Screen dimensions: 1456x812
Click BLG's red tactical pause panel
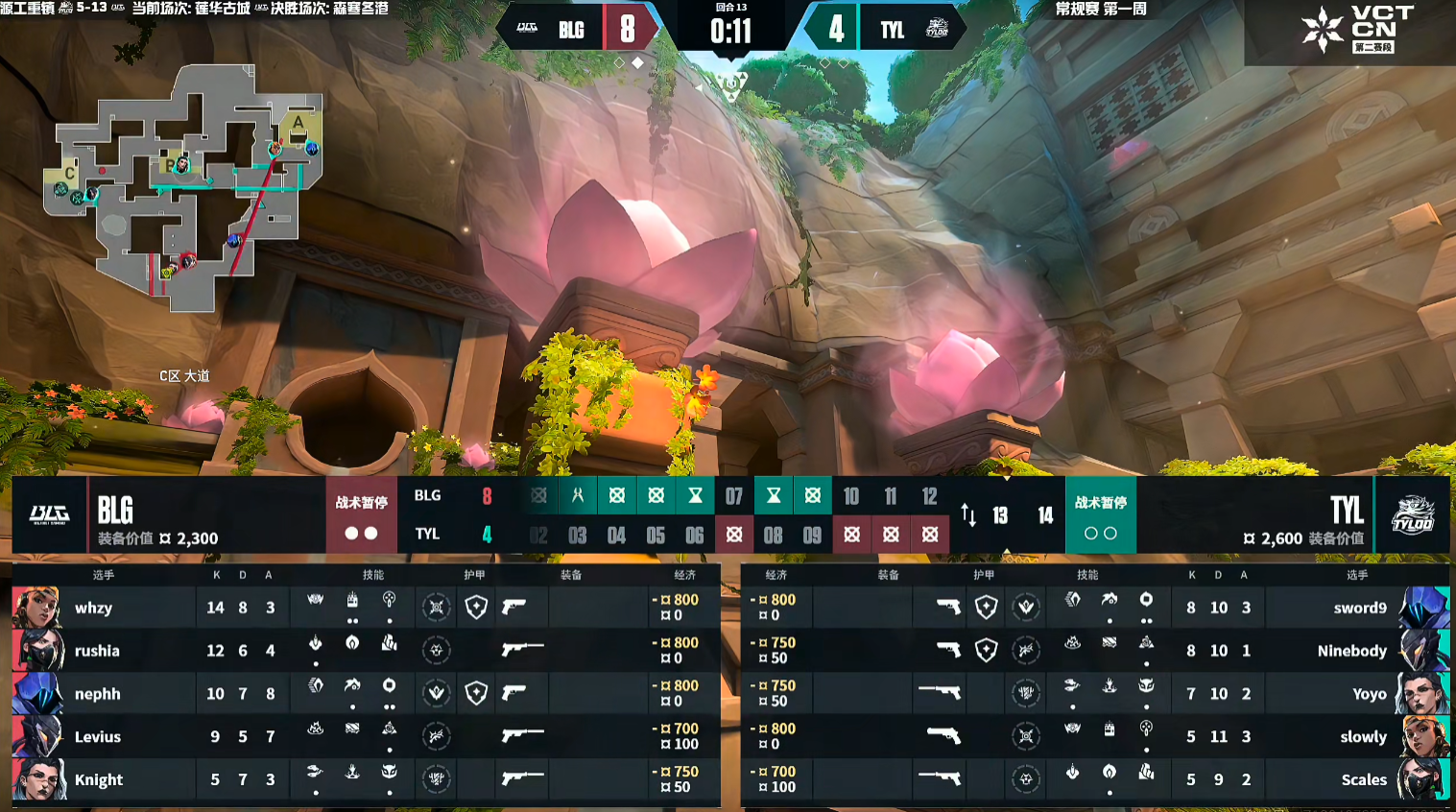pyautogui.click(x=361, y=515)
